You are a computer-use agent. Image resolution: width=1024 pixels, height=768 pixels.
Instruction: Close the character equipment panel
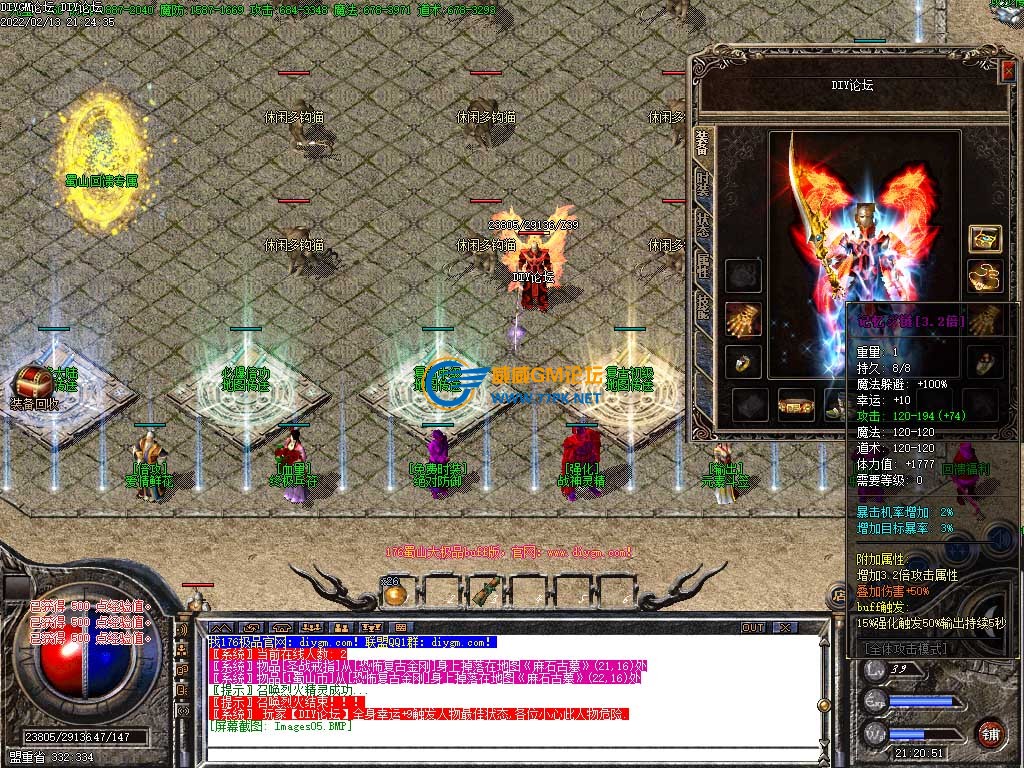point(1008,68)
